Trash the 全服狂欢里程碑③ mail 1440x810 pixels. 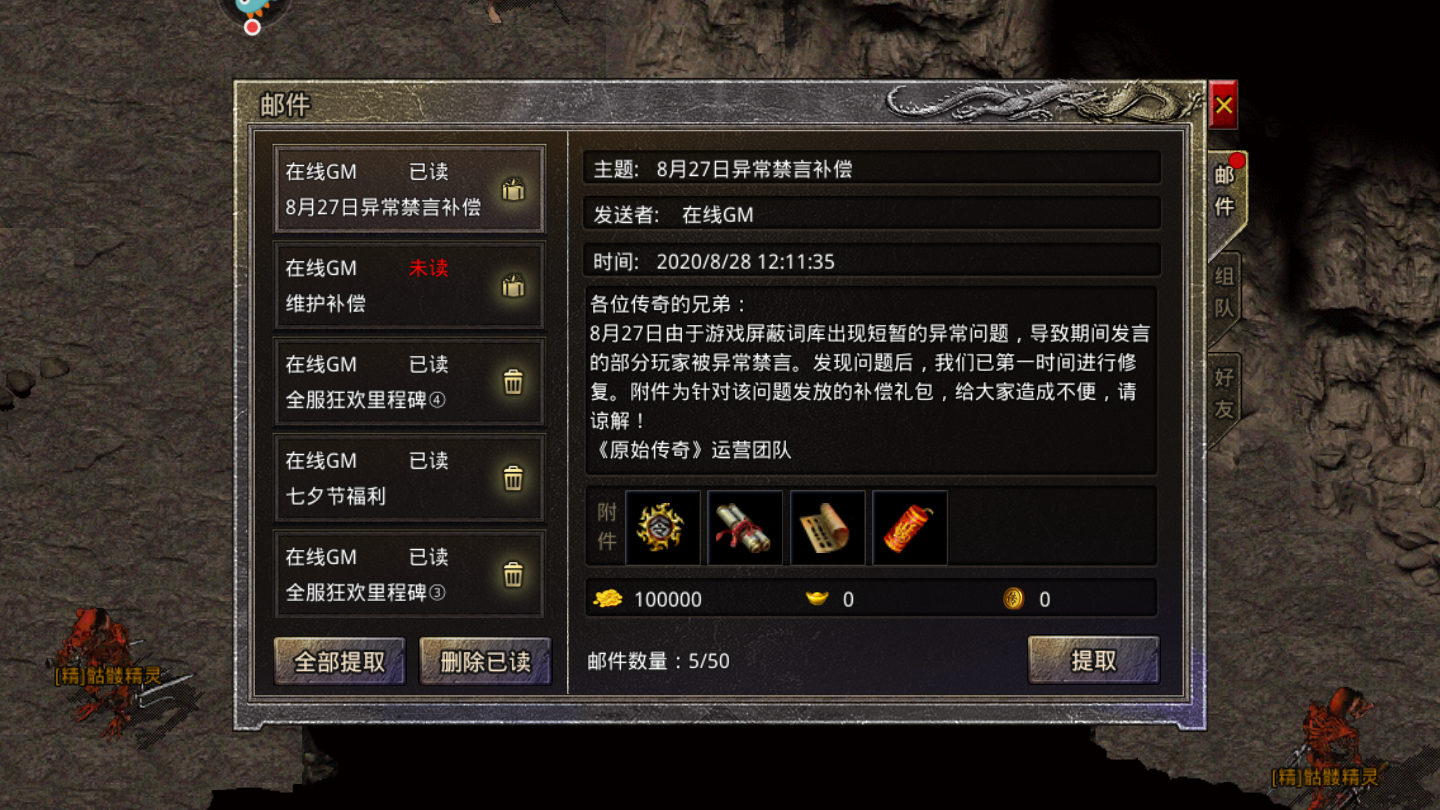[513, 575]
